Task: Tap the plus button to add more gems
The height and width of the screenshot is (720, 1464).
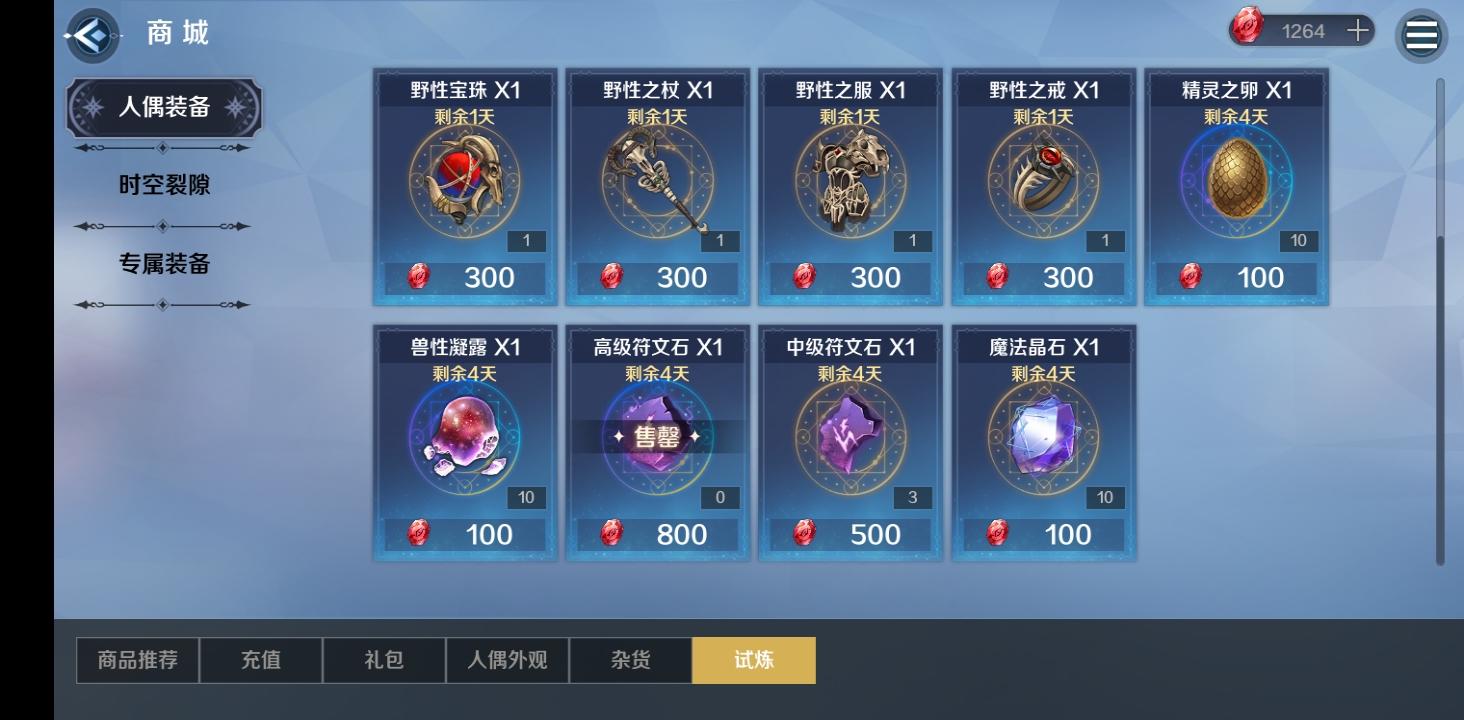Action: coord(1358,30)
